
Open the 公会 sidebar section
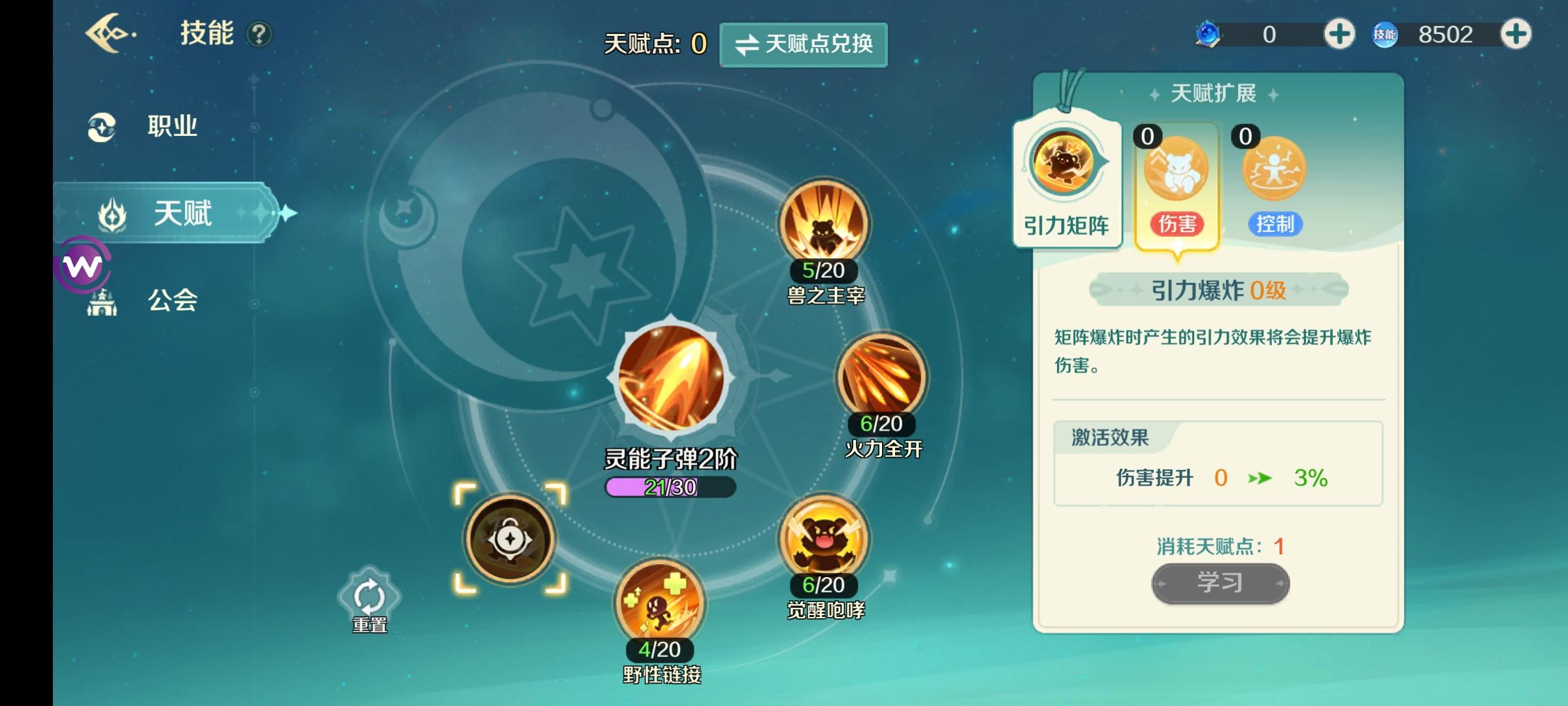pos(172,300)
